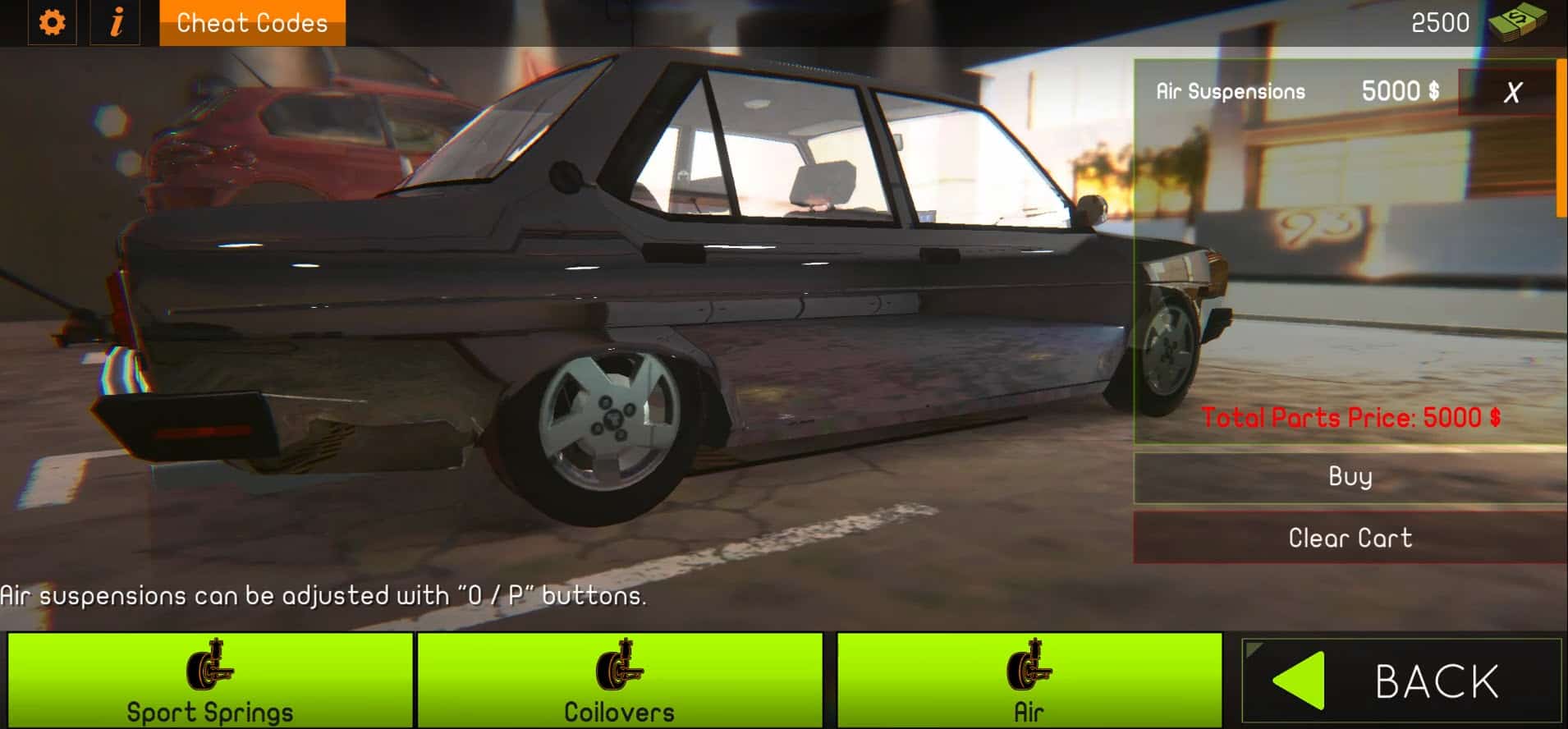The height and width of the screenshot is (729, 1568).
Task: Click the Air Suspensions cart entry
Action: click(1230, 91)
